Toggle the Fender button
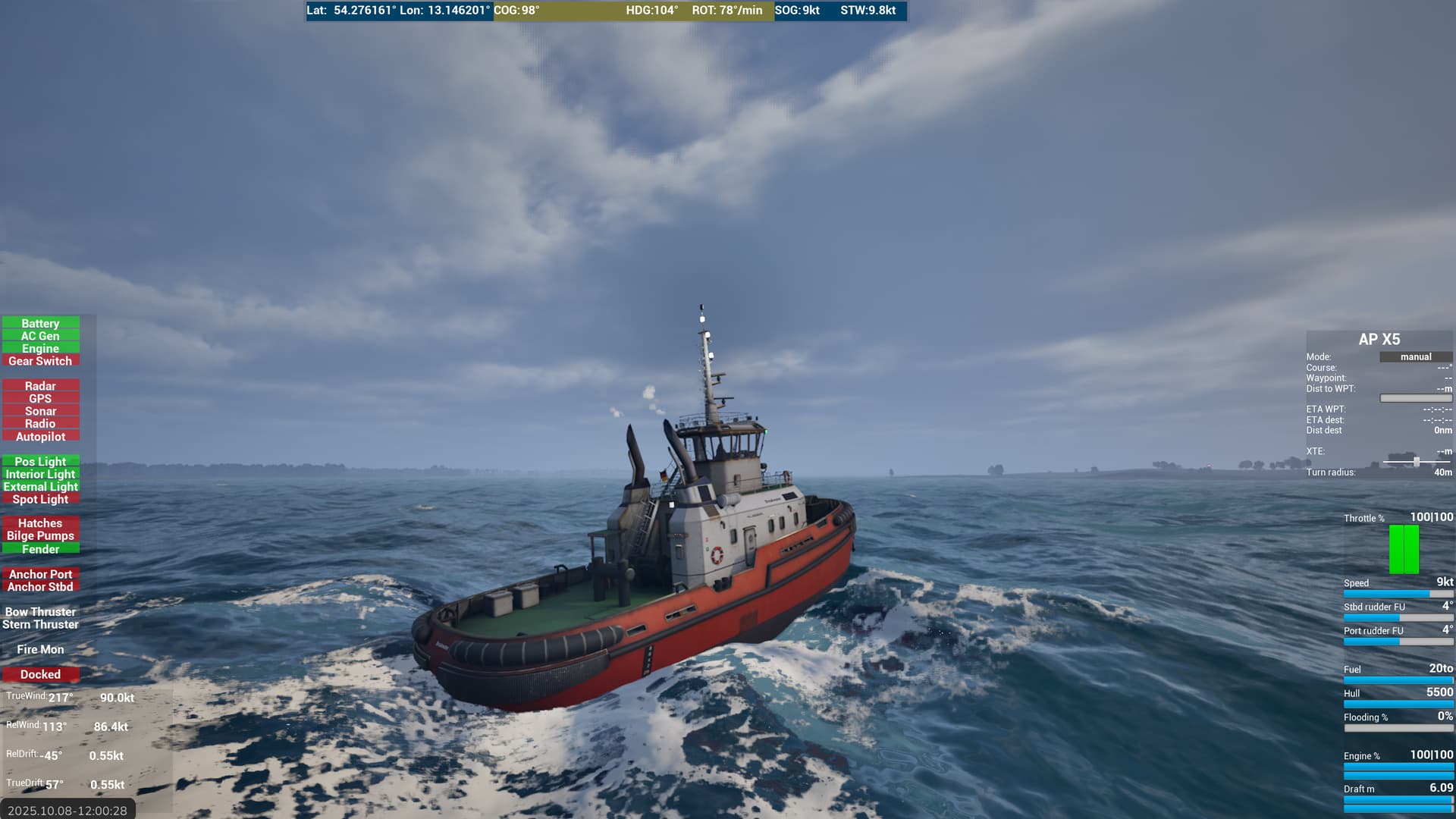1456x819 pixels. (x=40, y=549)
